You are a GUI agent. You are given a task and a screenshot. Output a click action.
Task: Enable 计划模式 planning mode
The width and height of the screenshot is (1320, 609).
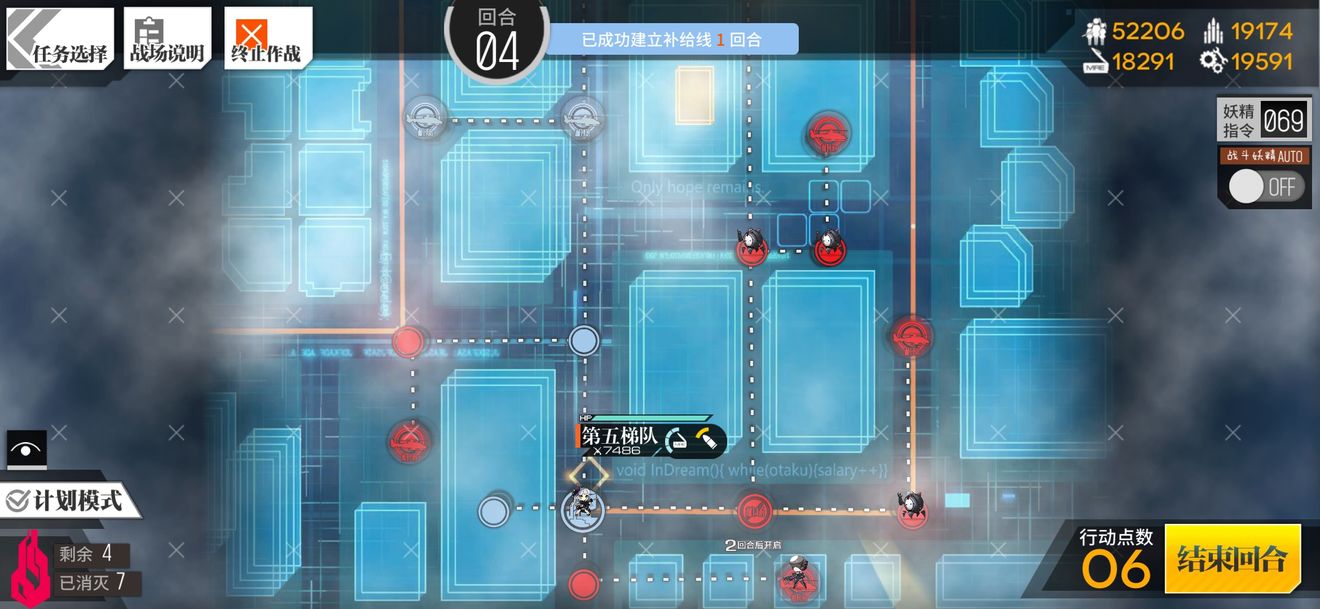pos(66,500)
